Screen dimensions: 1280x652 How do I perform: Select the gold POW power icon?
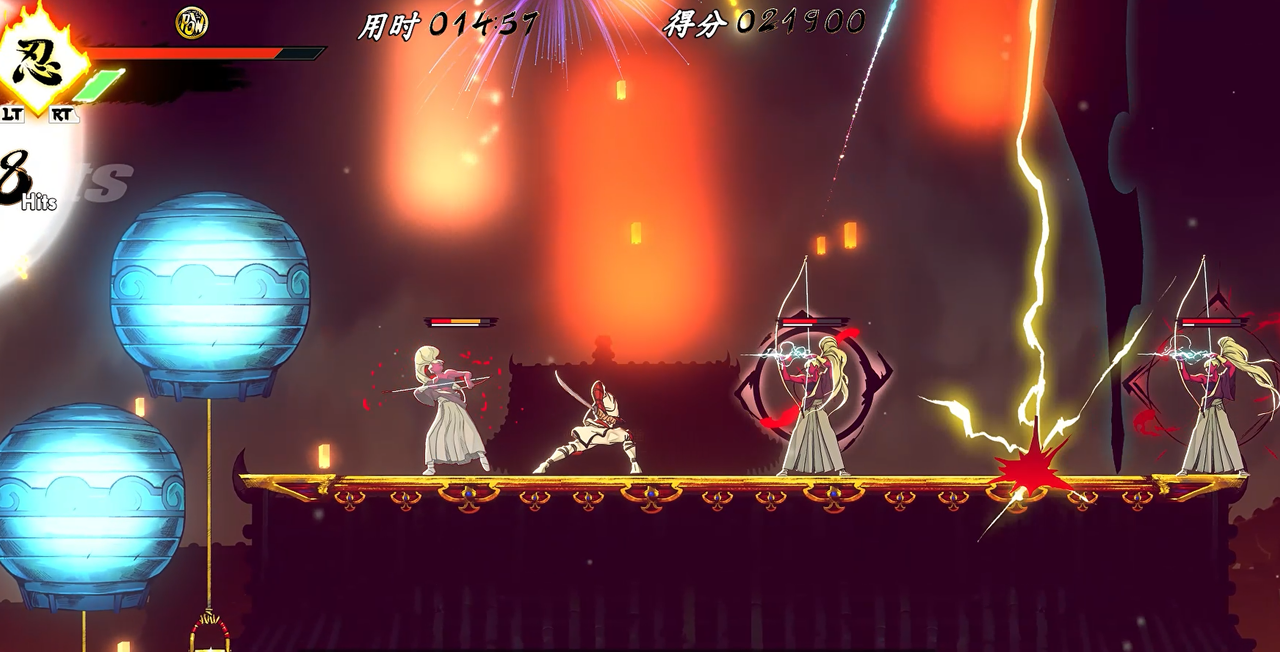click(191, 22)
